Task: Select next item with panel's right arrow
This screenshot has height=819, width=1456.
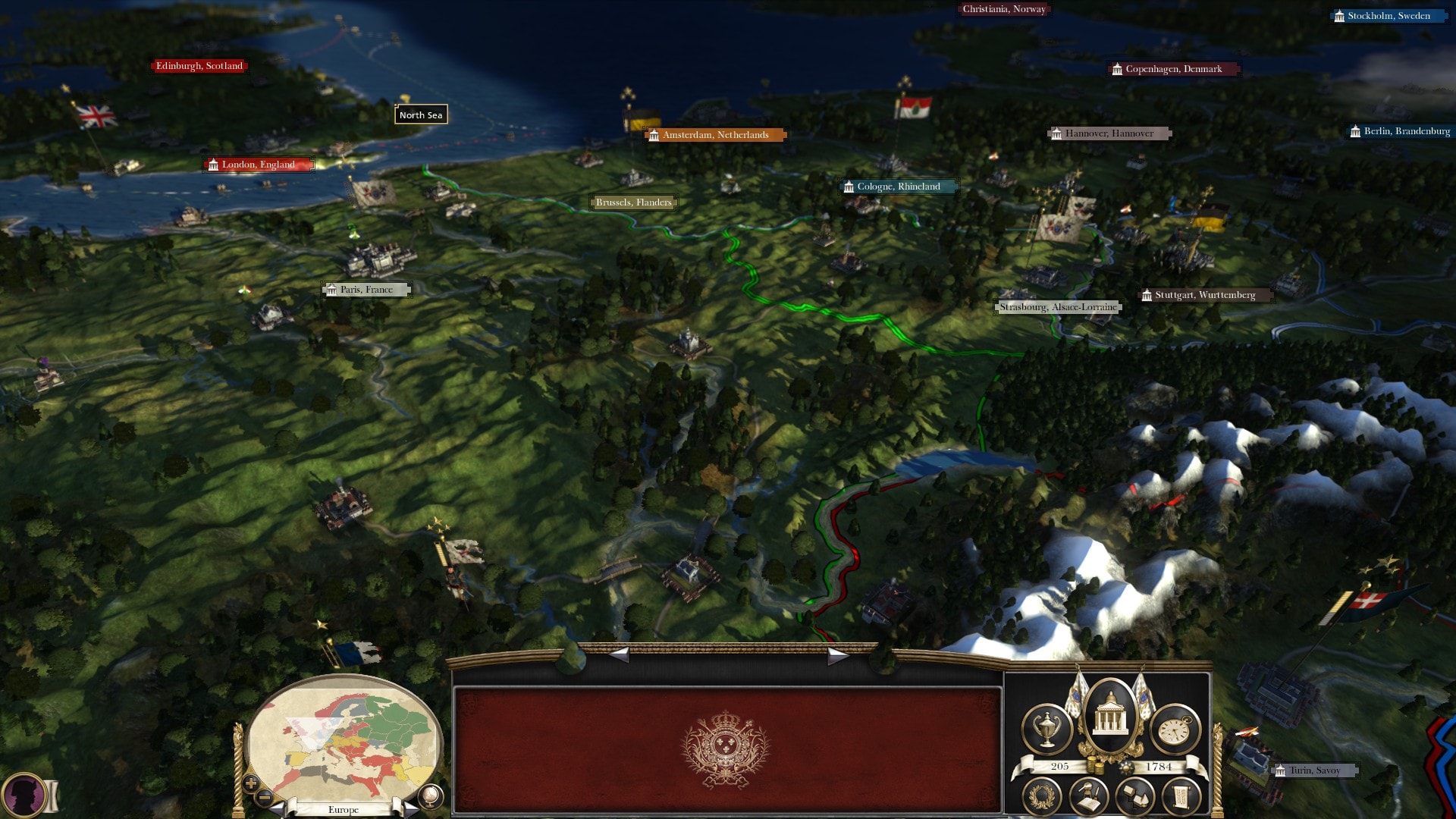Action: [x=836, y=655]
